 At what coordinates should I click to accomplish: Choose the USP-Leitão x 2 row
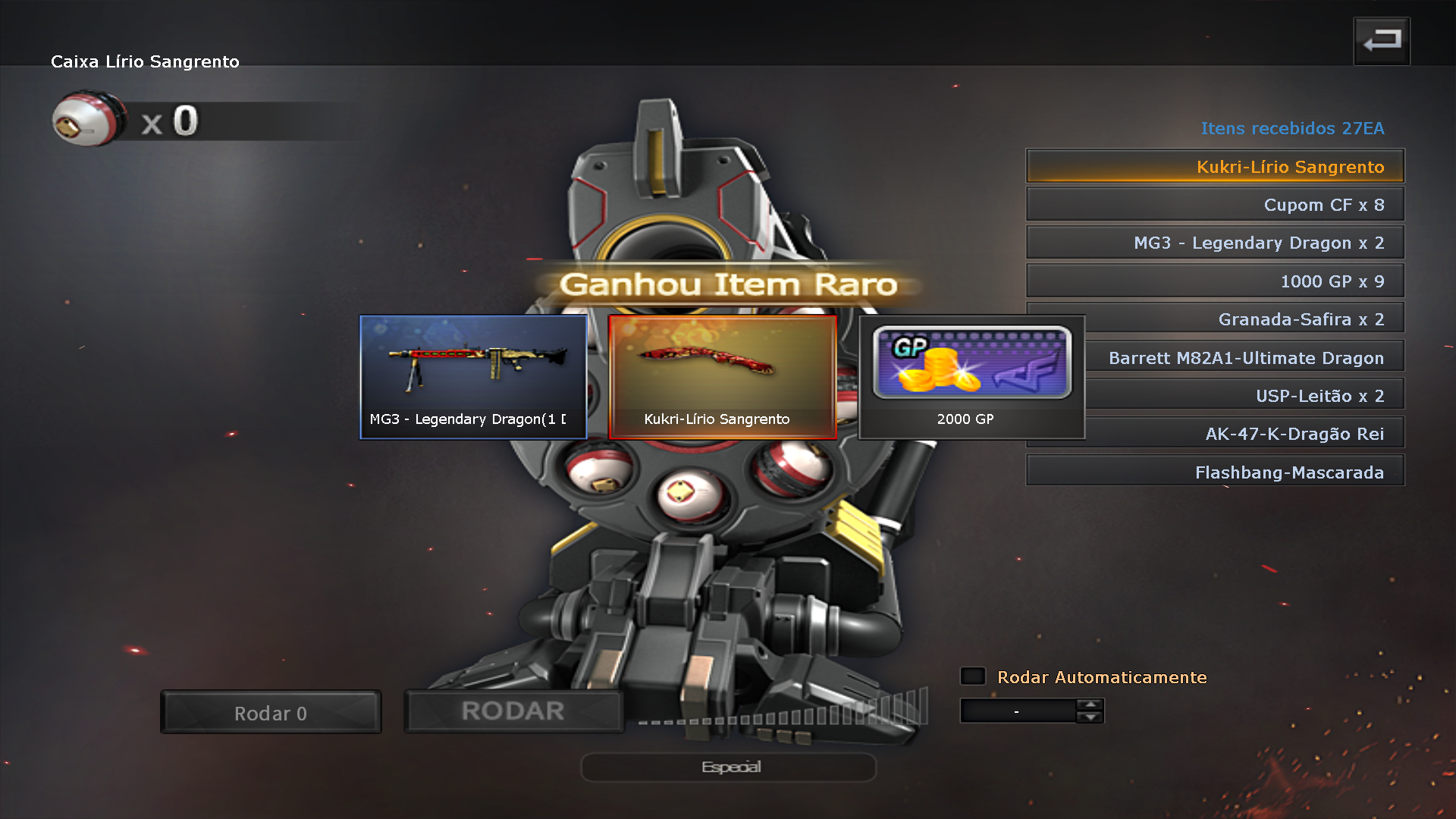pos(1245,396)
